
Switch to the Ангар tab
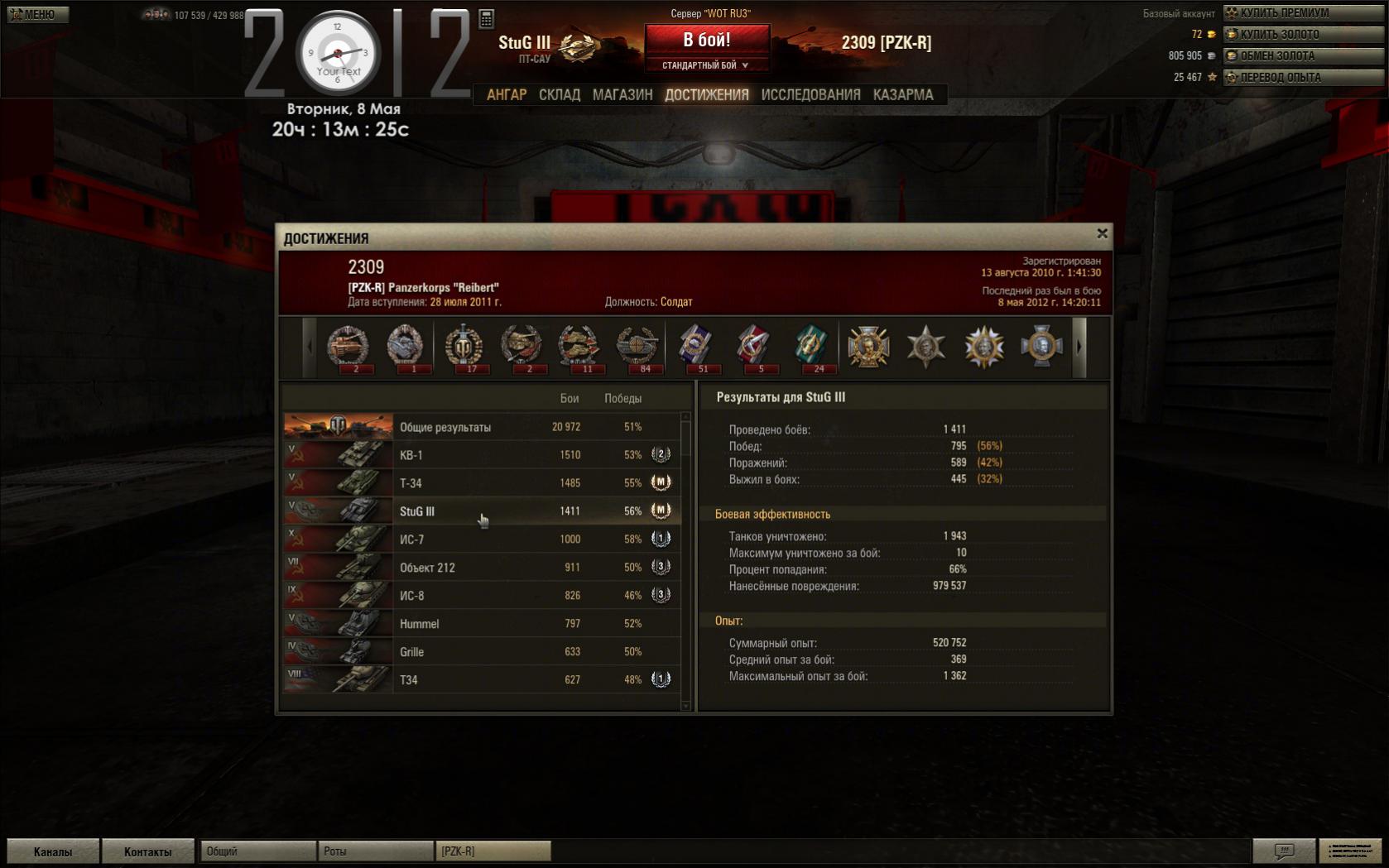506,95
